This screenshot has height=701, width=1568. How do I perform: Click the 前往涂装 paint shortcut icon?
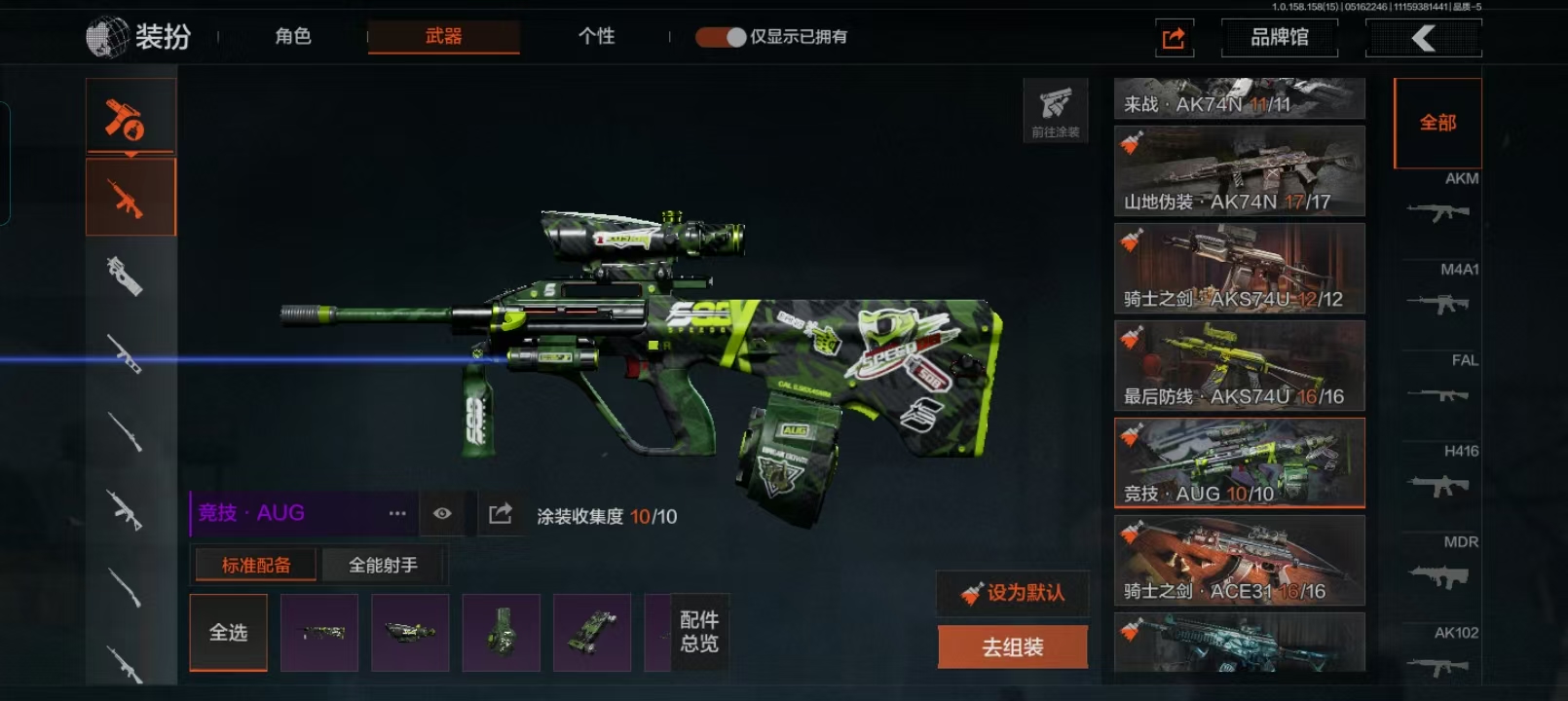(x=1055, y=110)
